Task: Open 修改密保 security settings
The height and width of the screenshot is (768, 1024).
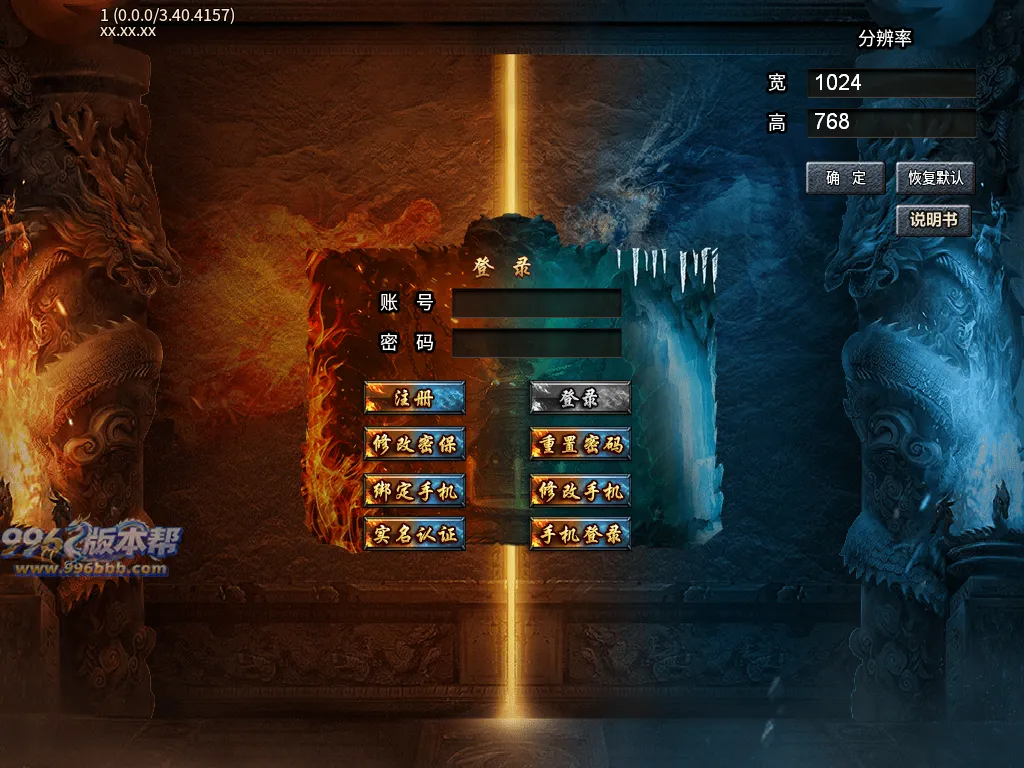Action: (x=414, y=443)
